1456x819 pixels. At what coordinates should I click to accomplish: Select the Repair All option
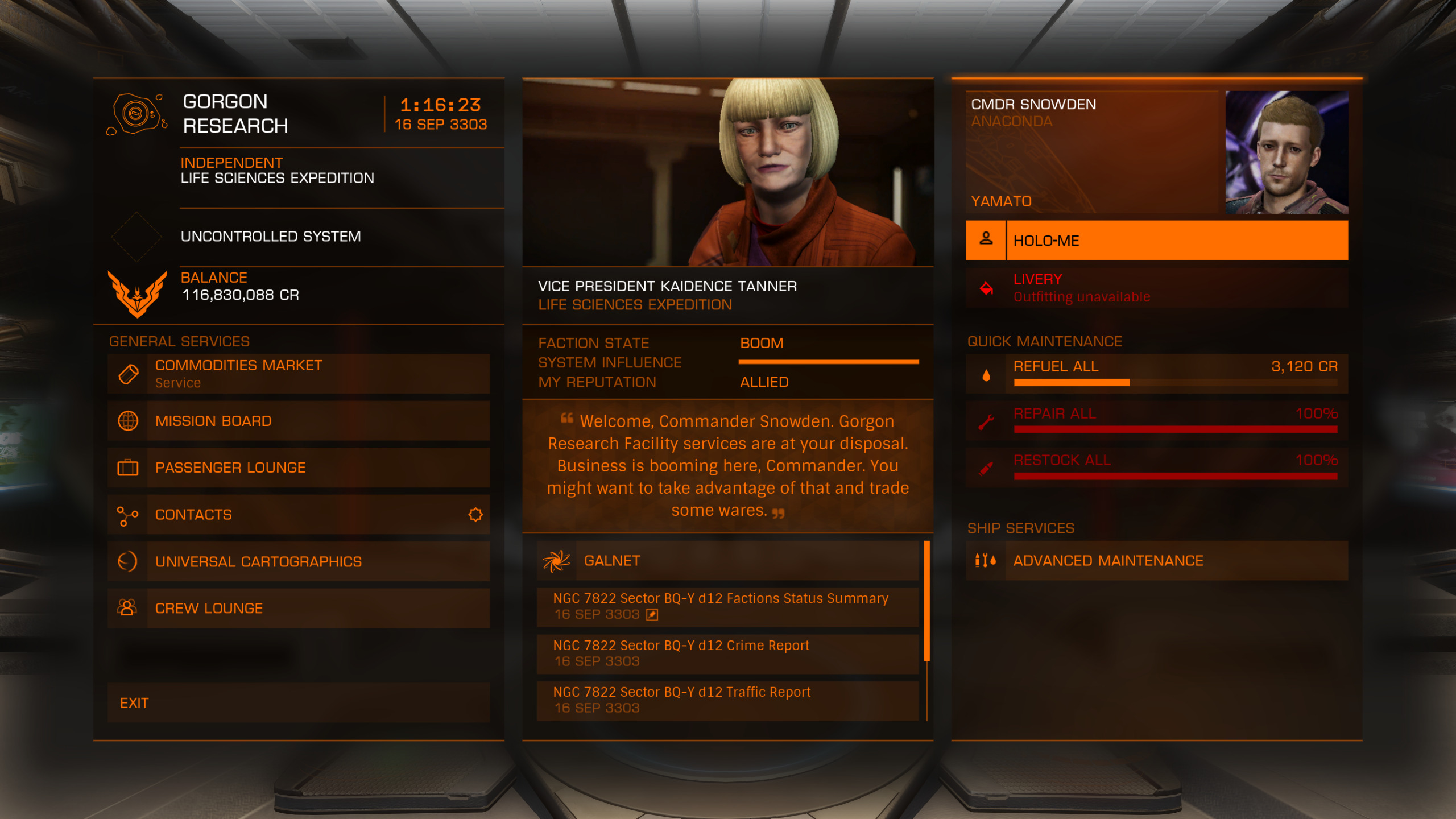pos(1156,421)
